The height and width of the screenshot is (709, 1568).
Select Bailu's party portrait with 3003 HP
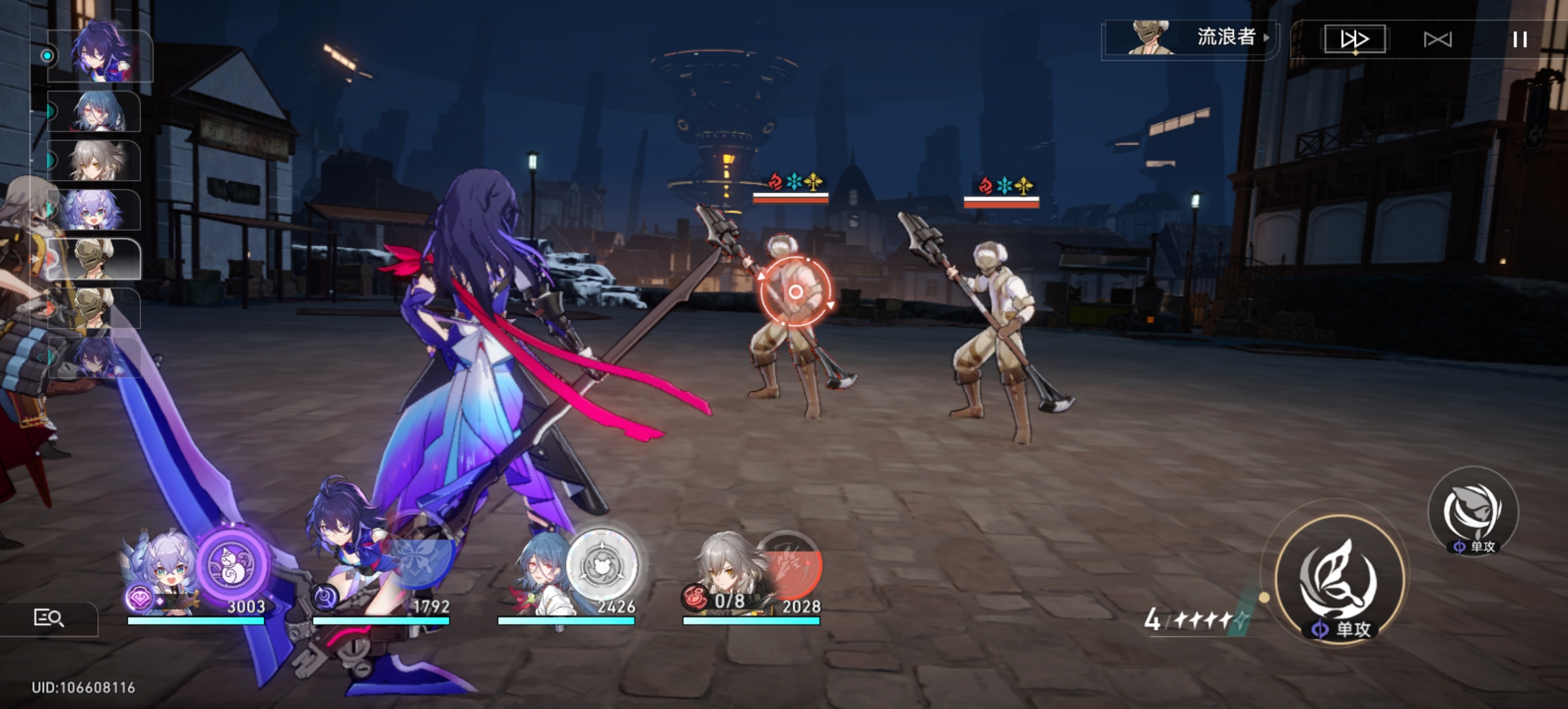point(161,571)
